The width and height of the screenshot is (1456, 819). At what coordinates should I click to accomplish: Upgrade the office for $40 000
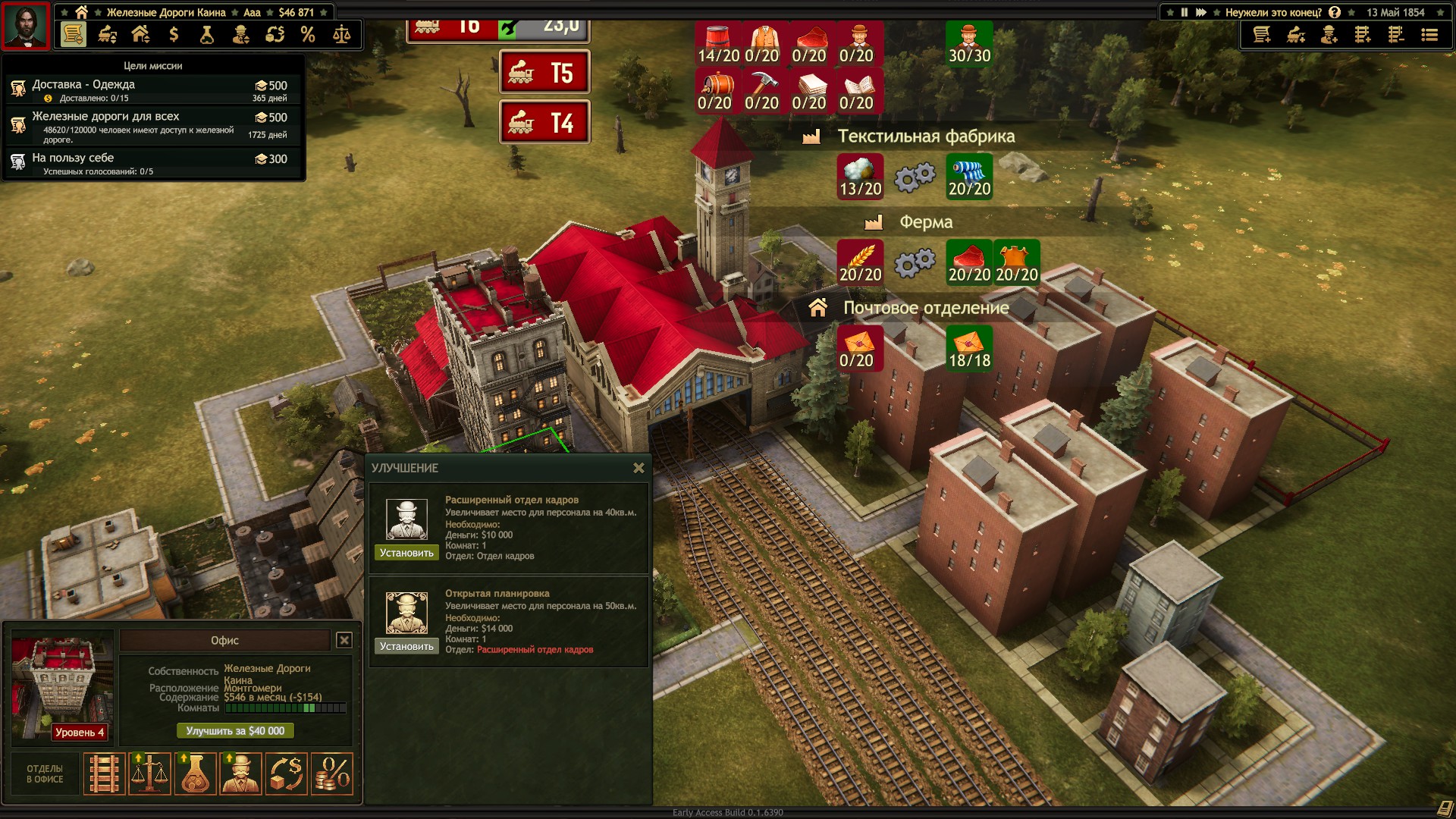[235, 731]
